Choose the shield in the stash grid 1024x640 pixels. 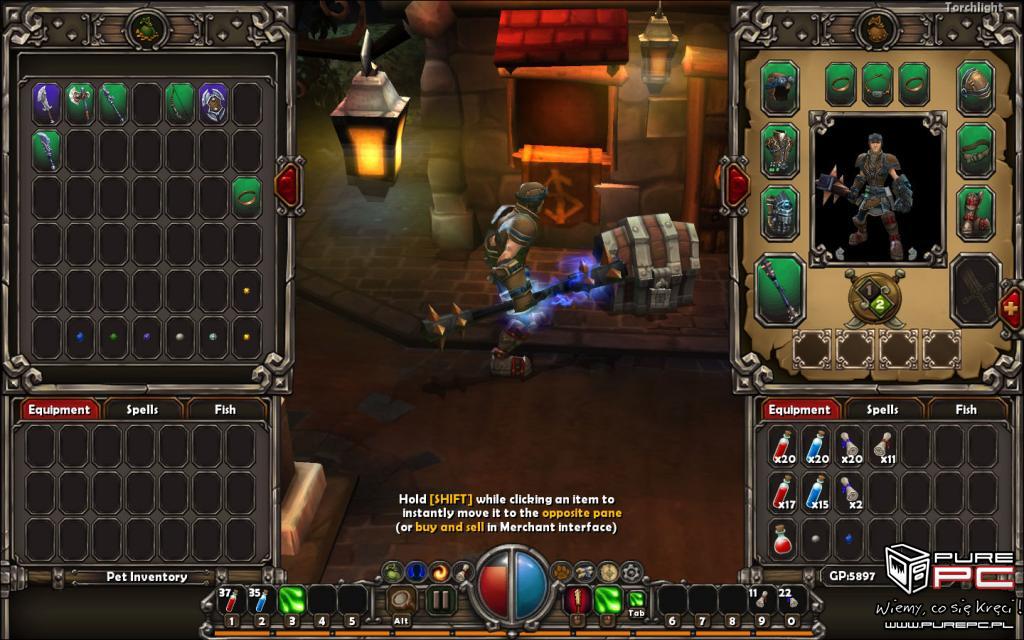(213, 103)
